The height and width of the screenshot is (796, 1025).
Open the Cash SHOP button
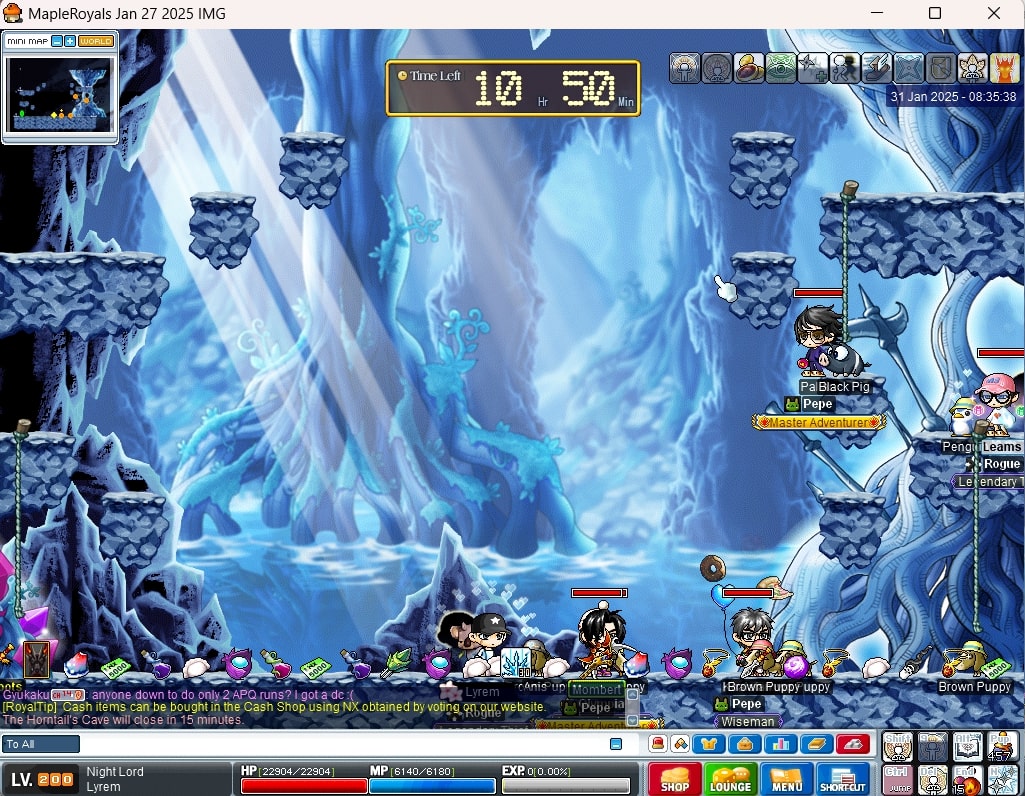[x=675, y=779]
